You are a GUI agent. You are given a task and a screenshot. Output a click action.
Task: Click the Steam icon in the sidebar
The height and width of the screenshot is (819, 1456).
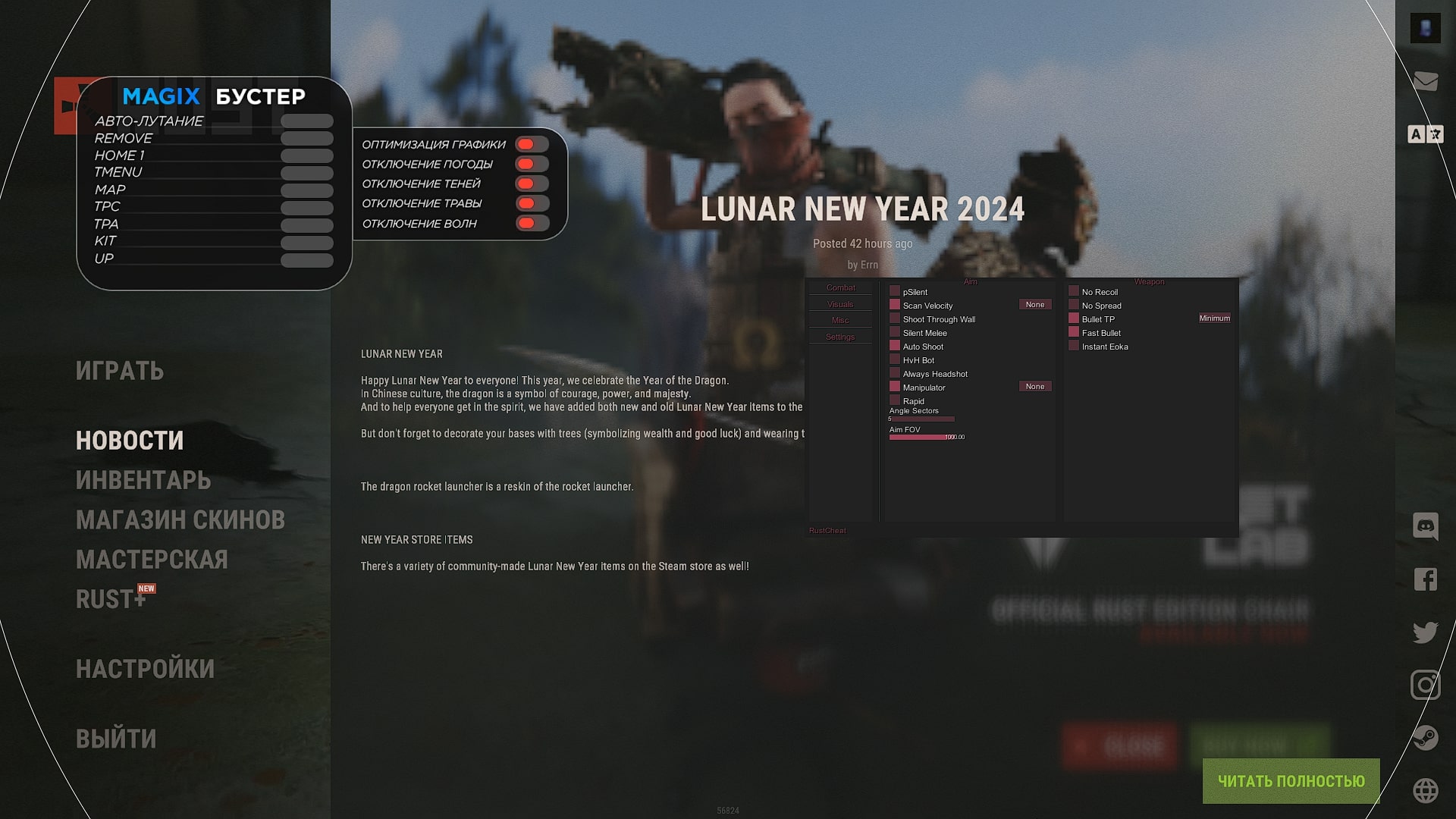coord(1426,736)
